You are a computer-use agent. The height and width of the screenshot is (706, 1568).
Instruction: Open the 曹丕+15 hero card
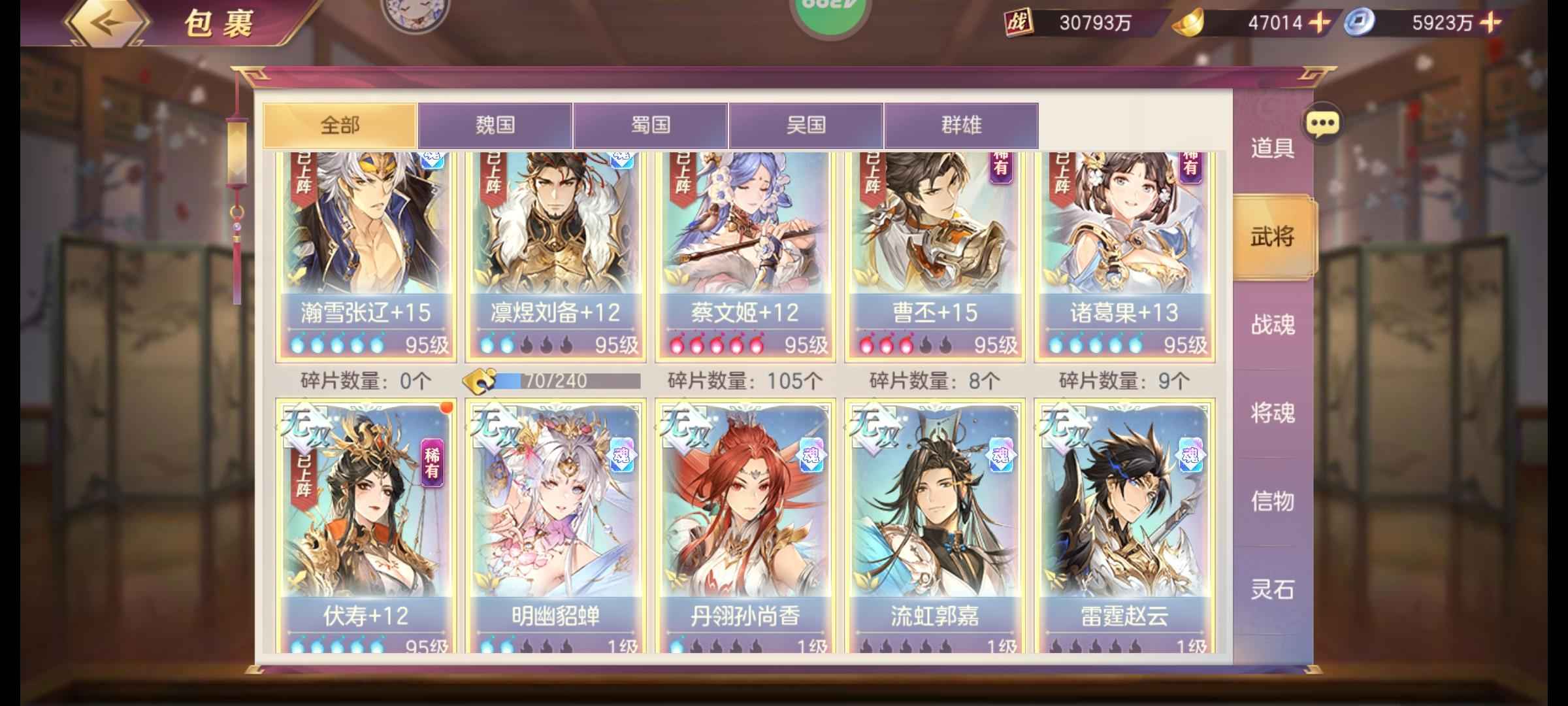935,255
